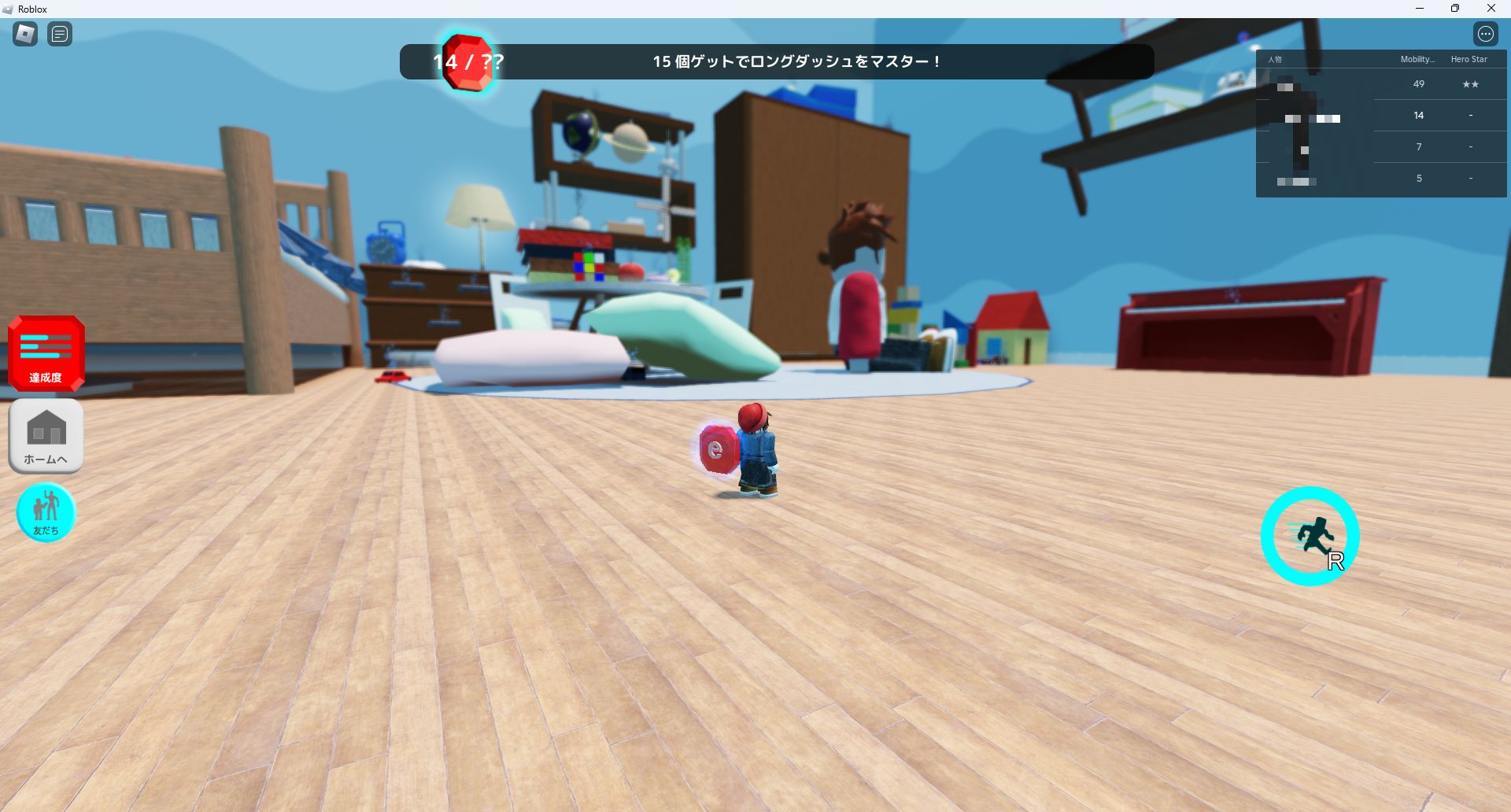
Task: Open the in-game chat
Action: coord(59,33)
